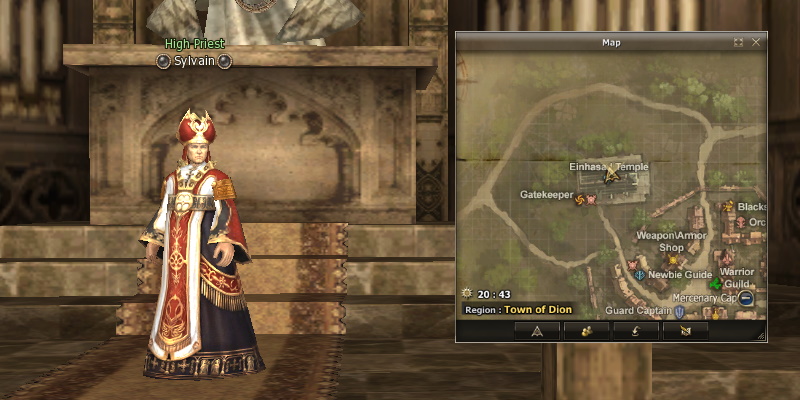This screenshot has height=400, width=800.
Task: Select the High Priest Sylvain name tag
Action: coord(195,61)
